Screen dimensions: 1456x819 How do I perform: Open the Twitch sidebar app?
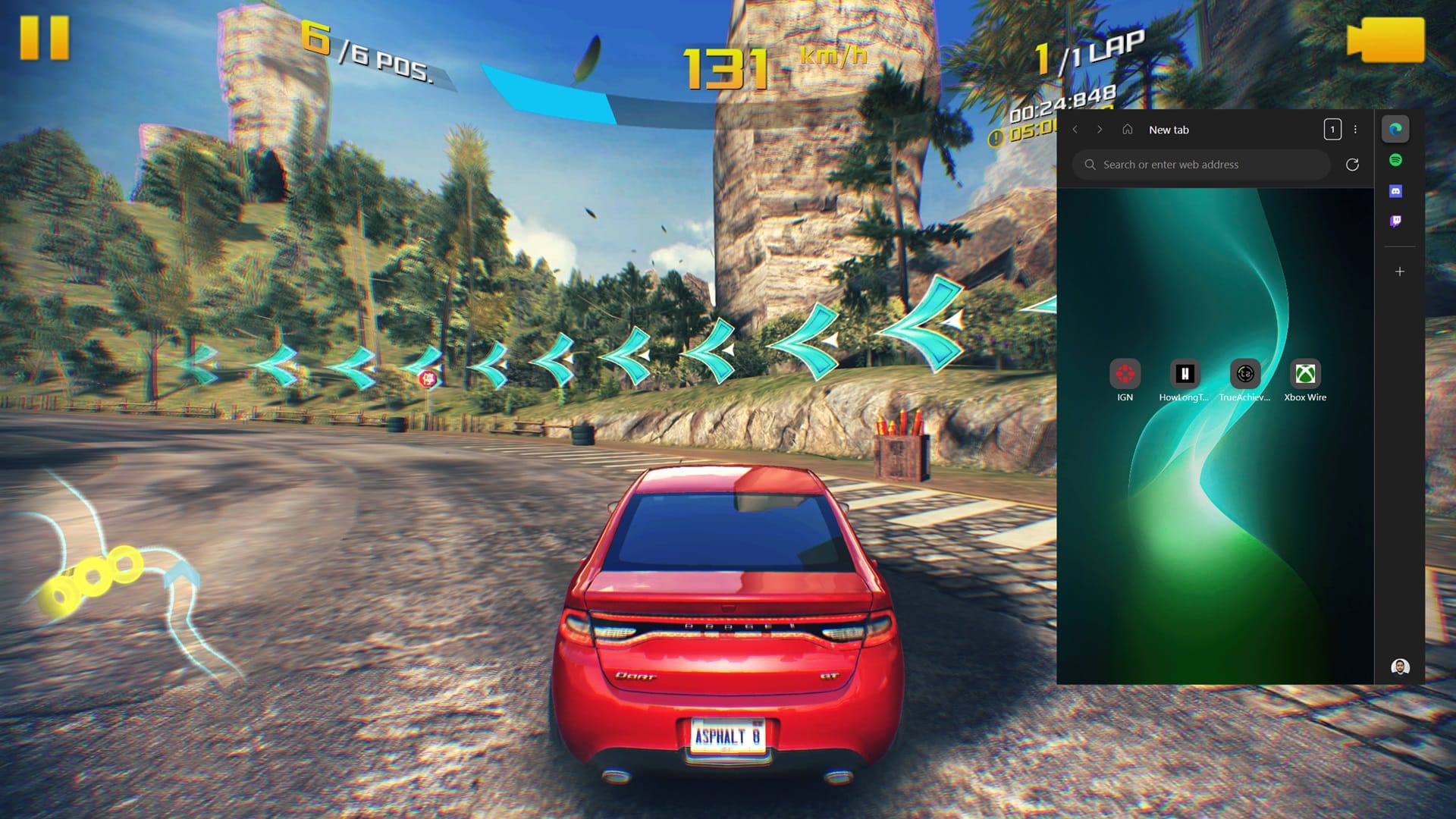click(1395, 221)
